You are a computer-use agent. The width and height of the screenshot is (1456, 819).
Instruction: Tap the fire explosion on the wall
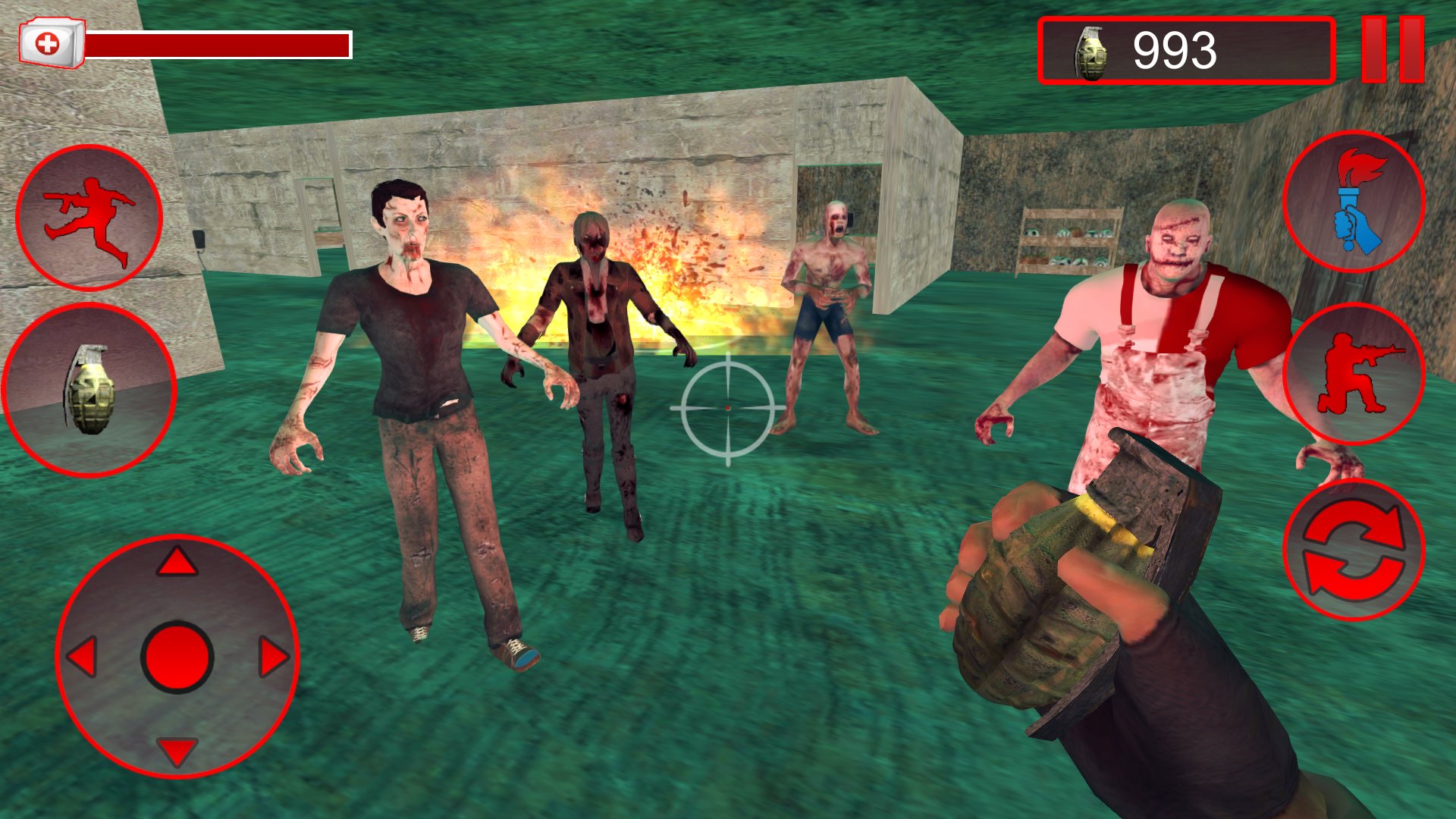click(667, 265)
